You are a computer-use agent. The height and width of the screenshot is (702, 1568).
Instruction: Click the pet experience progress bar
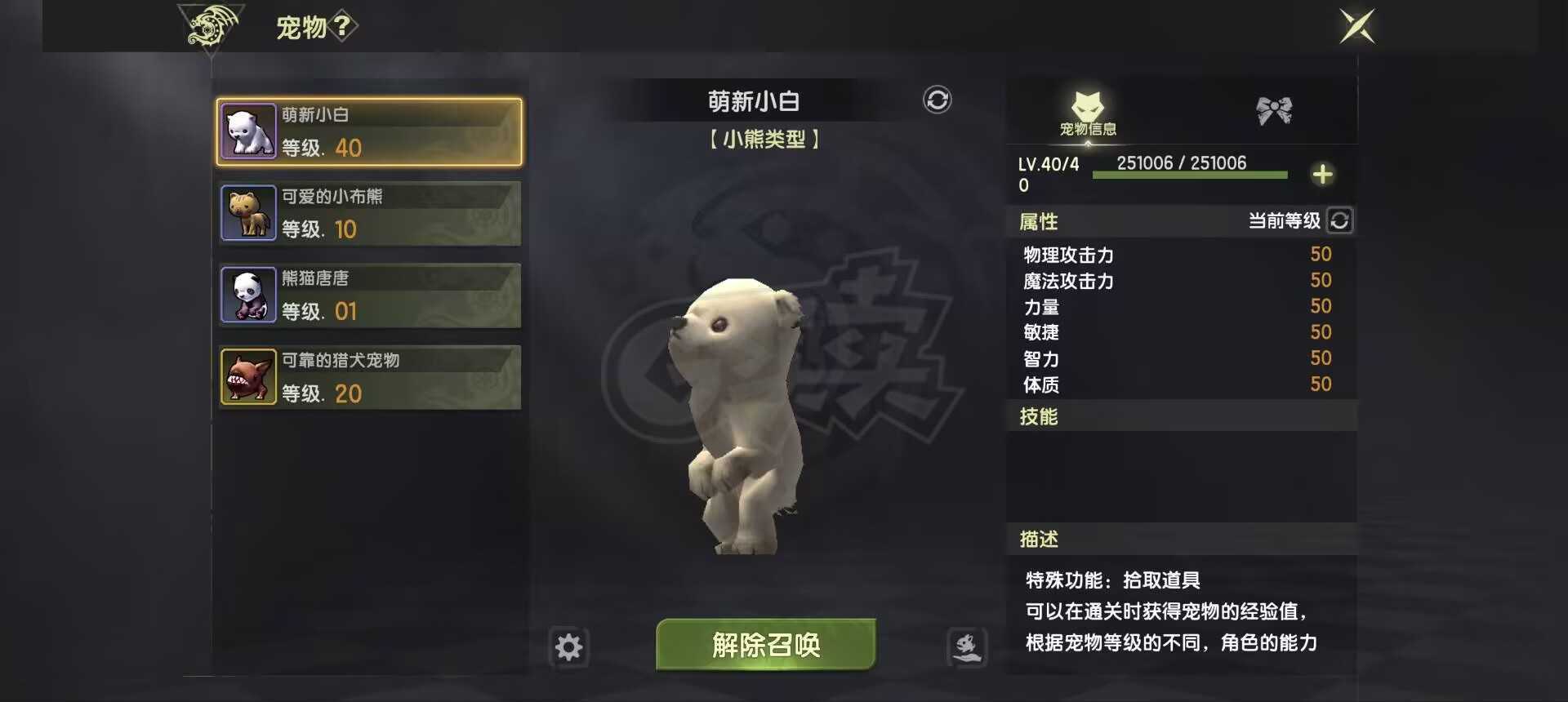[1188, 174]
